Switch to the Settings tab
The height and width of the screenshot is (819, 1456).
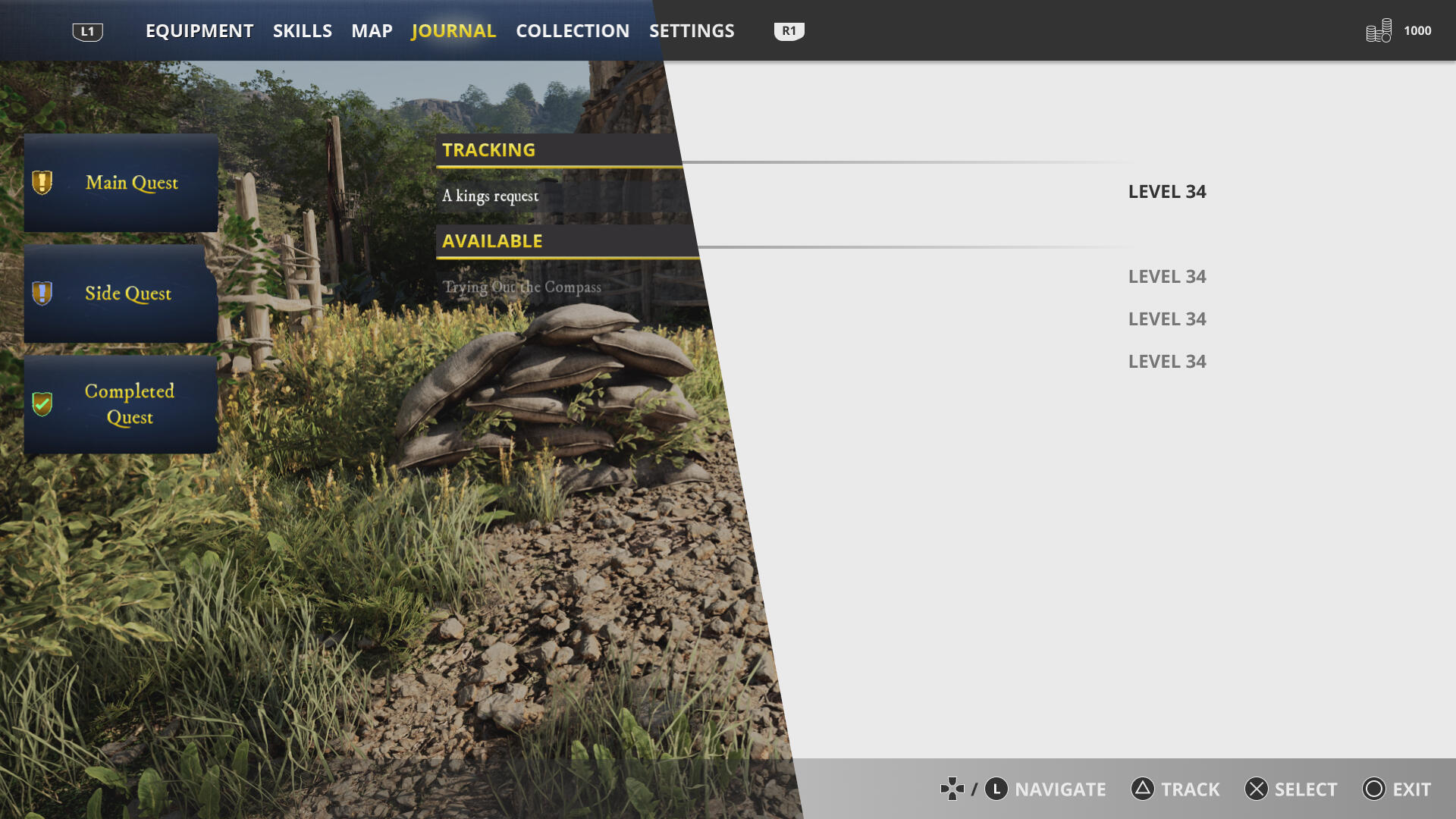[x=692, y=31]
